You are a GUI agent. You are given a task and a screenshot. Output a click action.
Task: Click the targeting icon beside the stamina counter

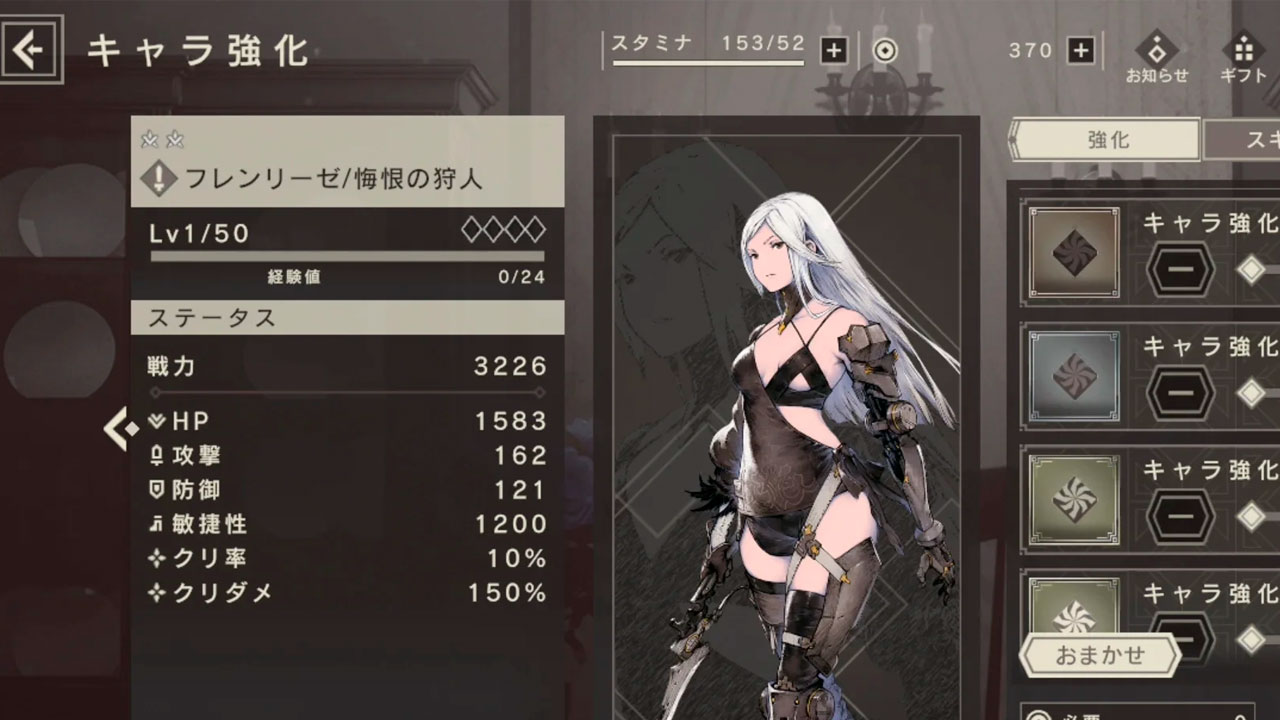click(884, 50)
